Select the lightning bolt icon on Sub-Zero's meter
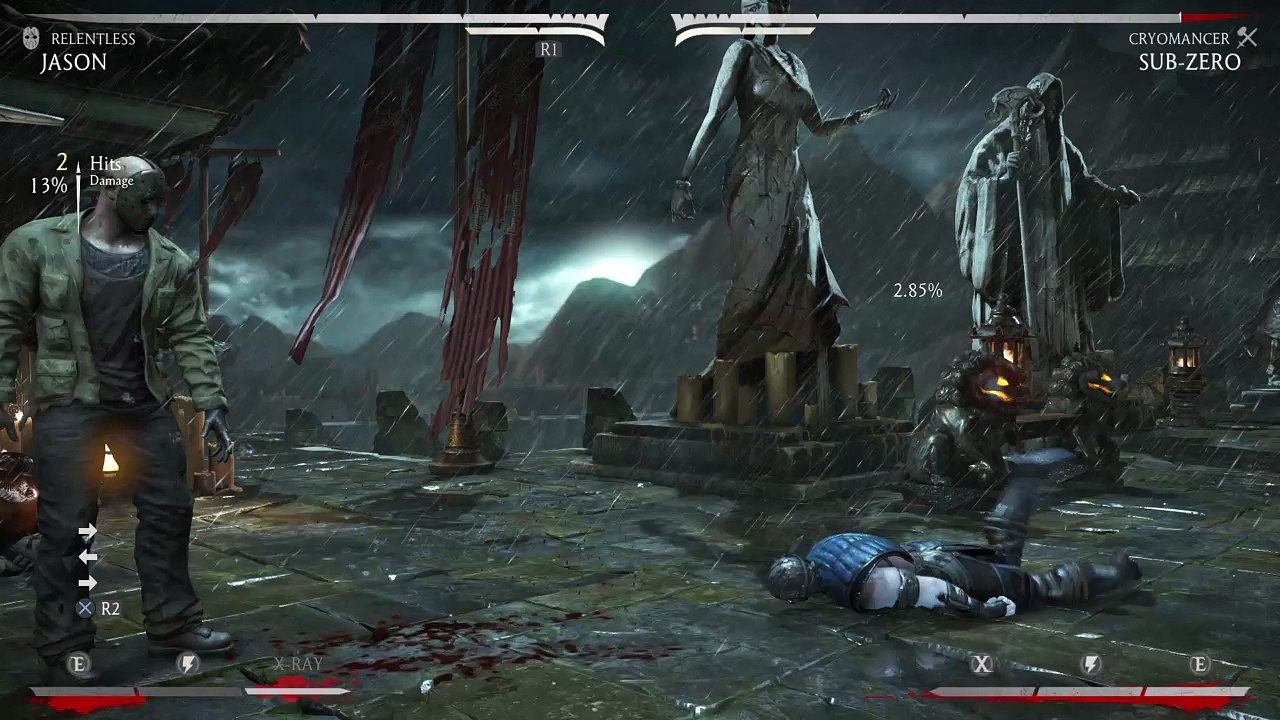Image resolution: width=1280 pixels, height=720 pixels. point(1091,664)
